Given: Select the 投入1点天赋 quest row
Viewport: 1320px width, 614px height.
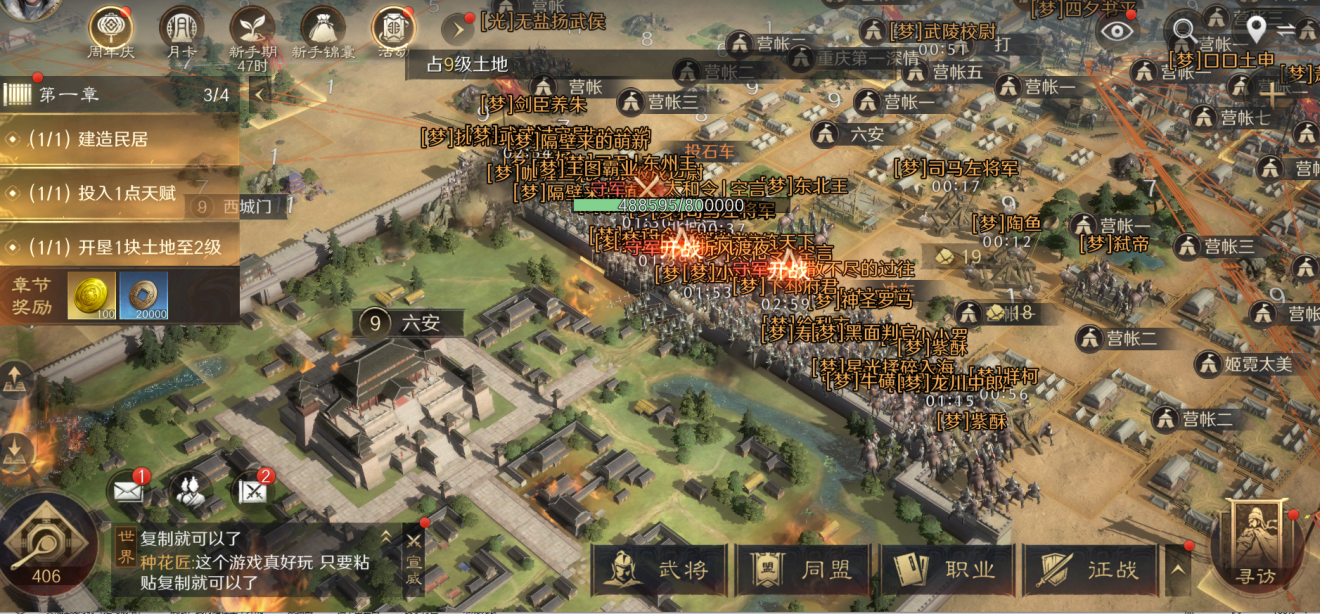Looking at the screenshot, I should coord(118,193).
